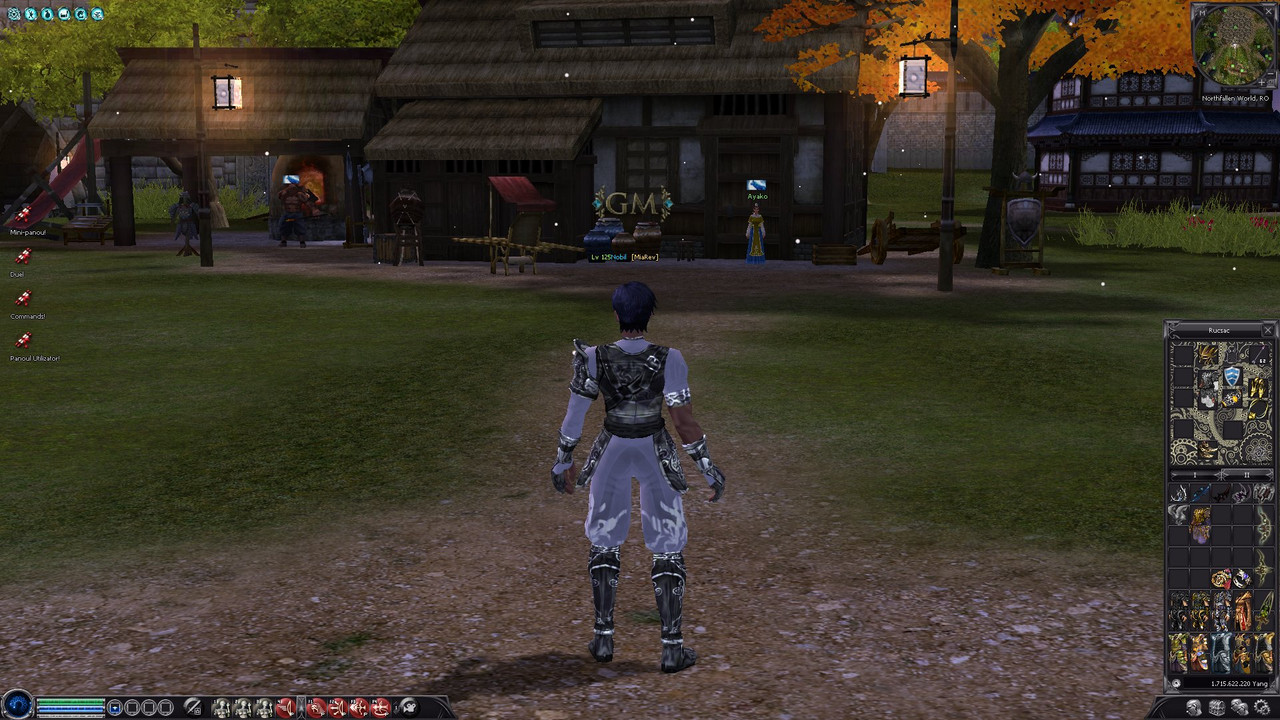1280x720 pixels.
Task: Select the first red mount skill icon
Action: tap(289, 706)
